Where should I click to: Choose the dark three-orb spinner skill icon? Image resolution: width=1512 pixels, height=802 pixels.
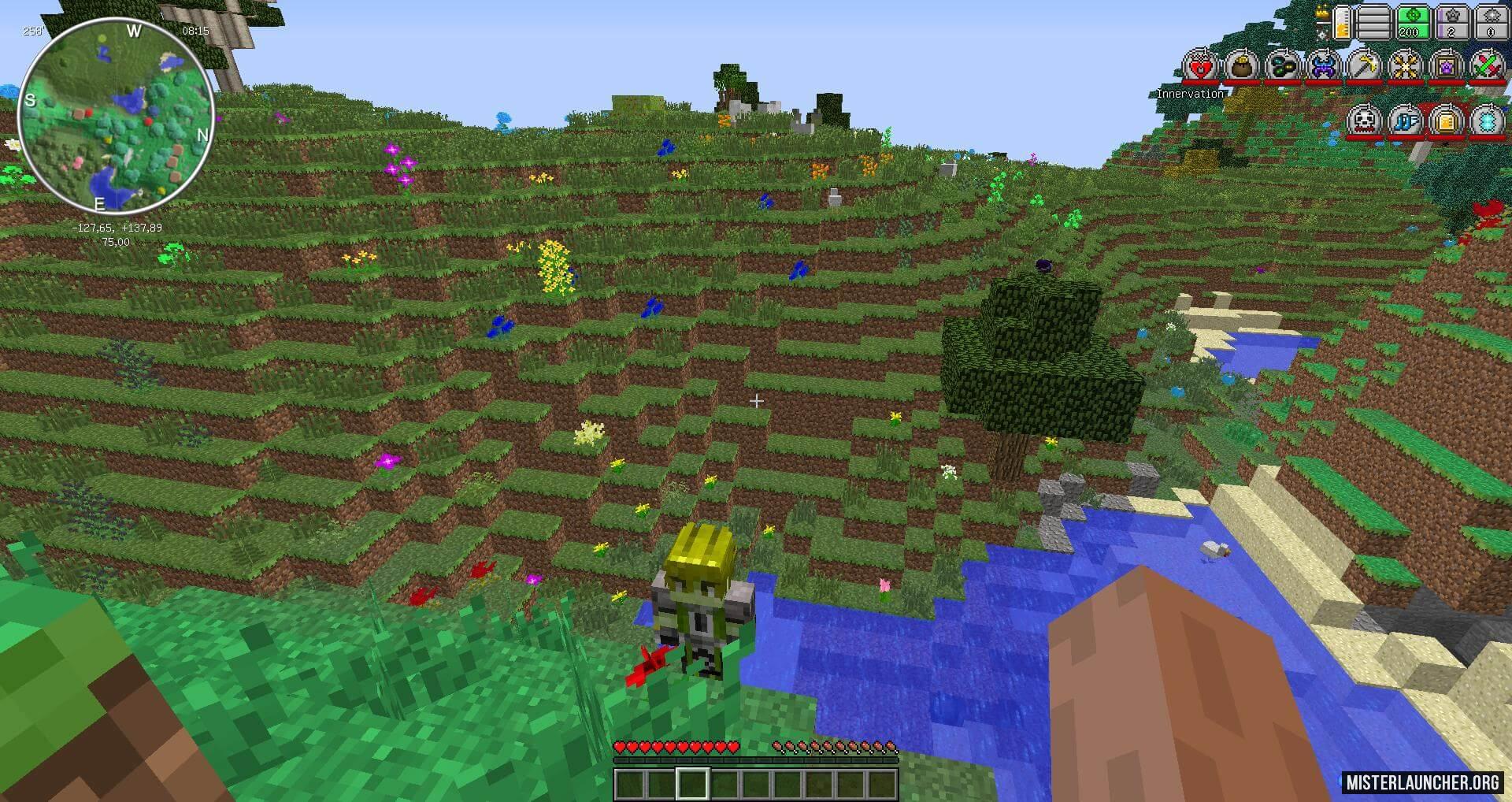point(1283,67)
